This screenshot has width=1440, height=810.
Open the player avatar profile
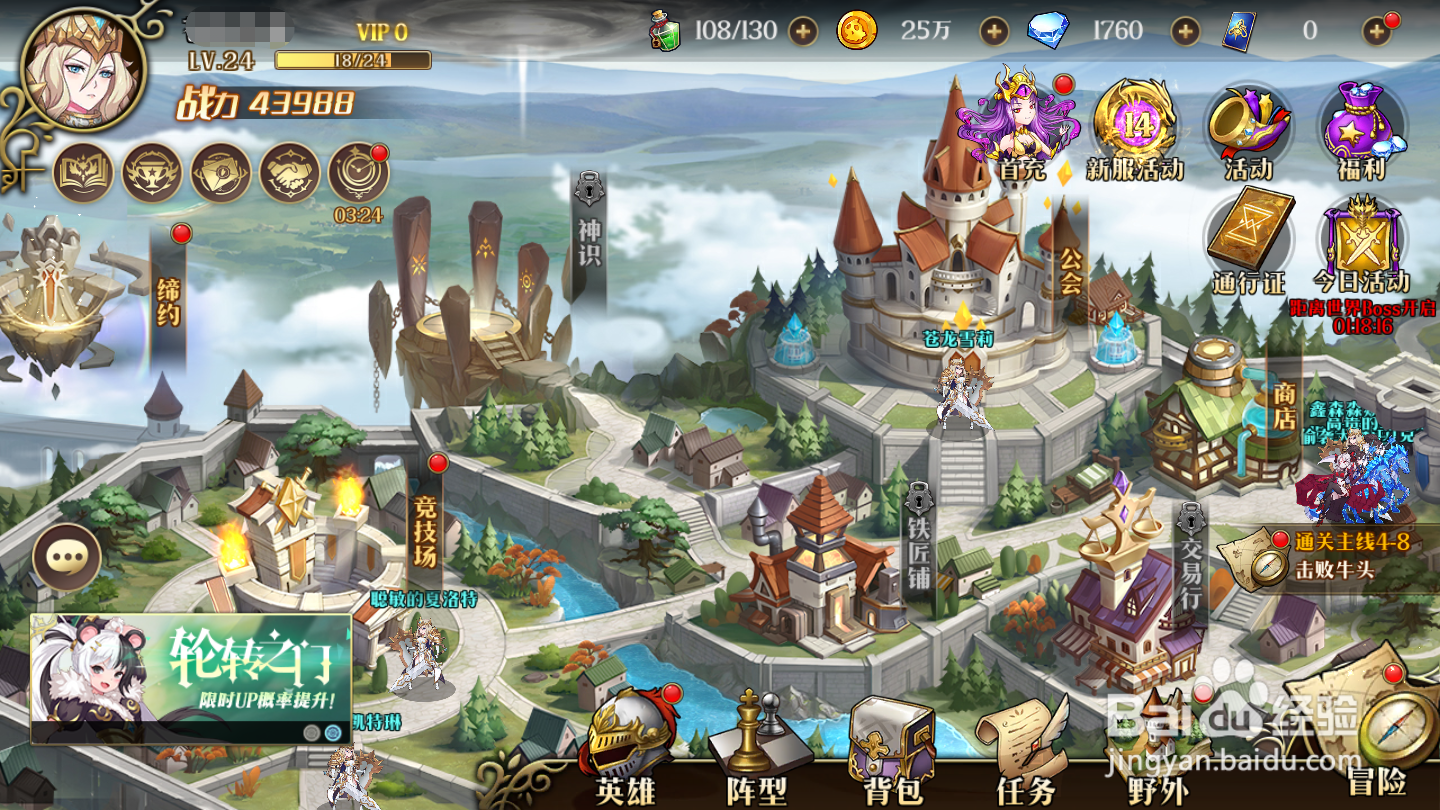83,70
